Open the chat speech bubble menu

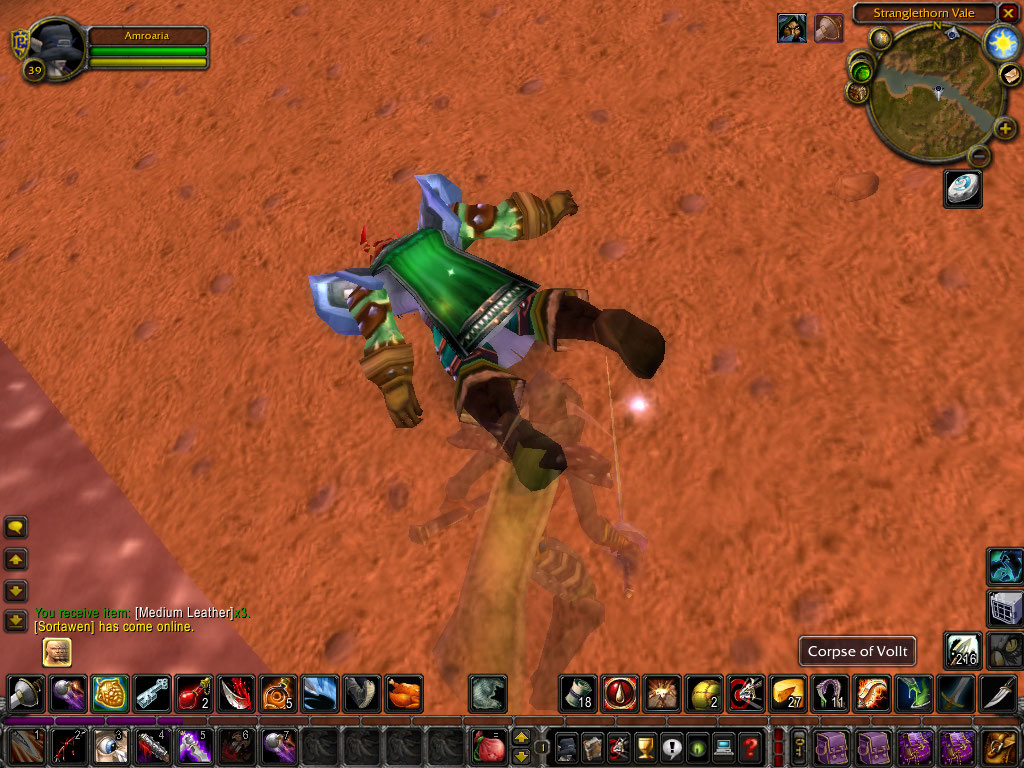click(16, 527)
